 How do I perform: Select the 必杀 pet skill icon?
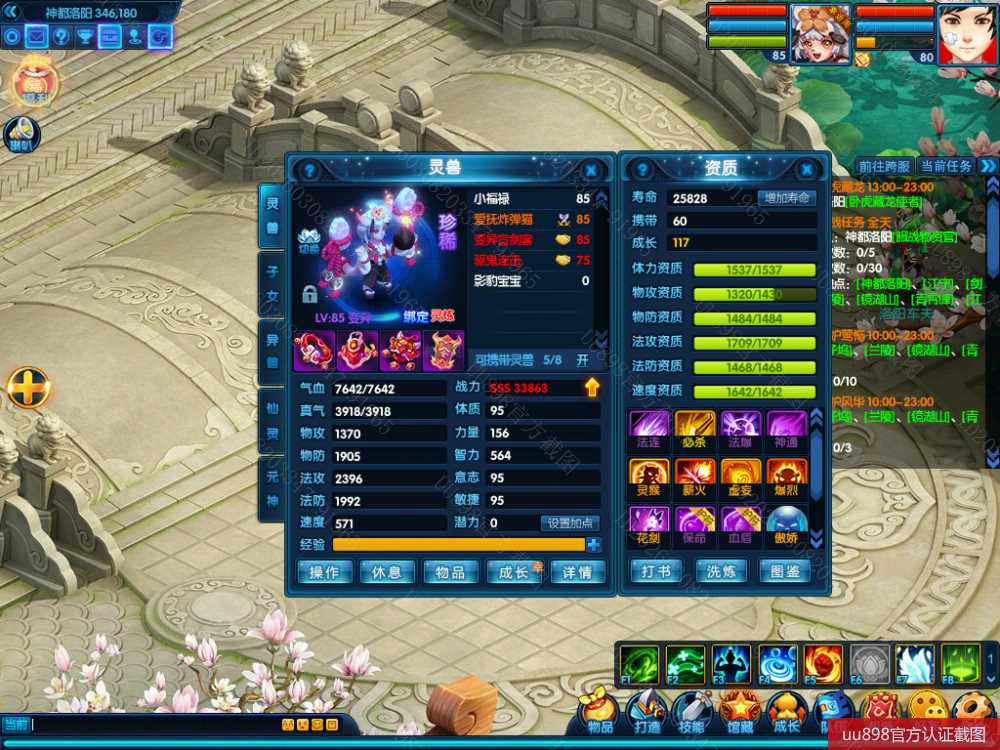pyautogui.click(x=695, y=426)
